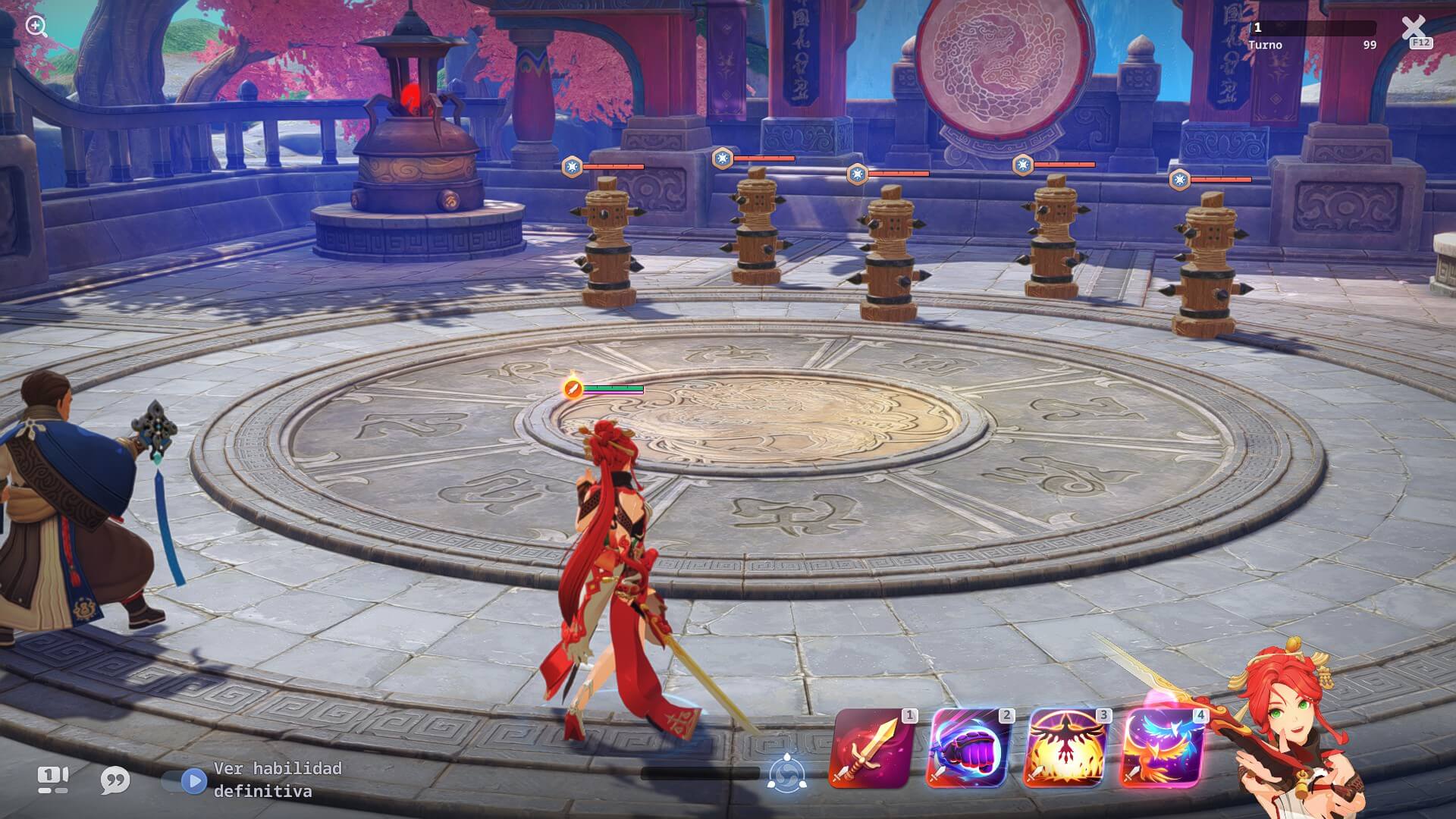Click the magnifying glass zoom icon
This screenshot has width=1456, height=819.
point(36,27)
